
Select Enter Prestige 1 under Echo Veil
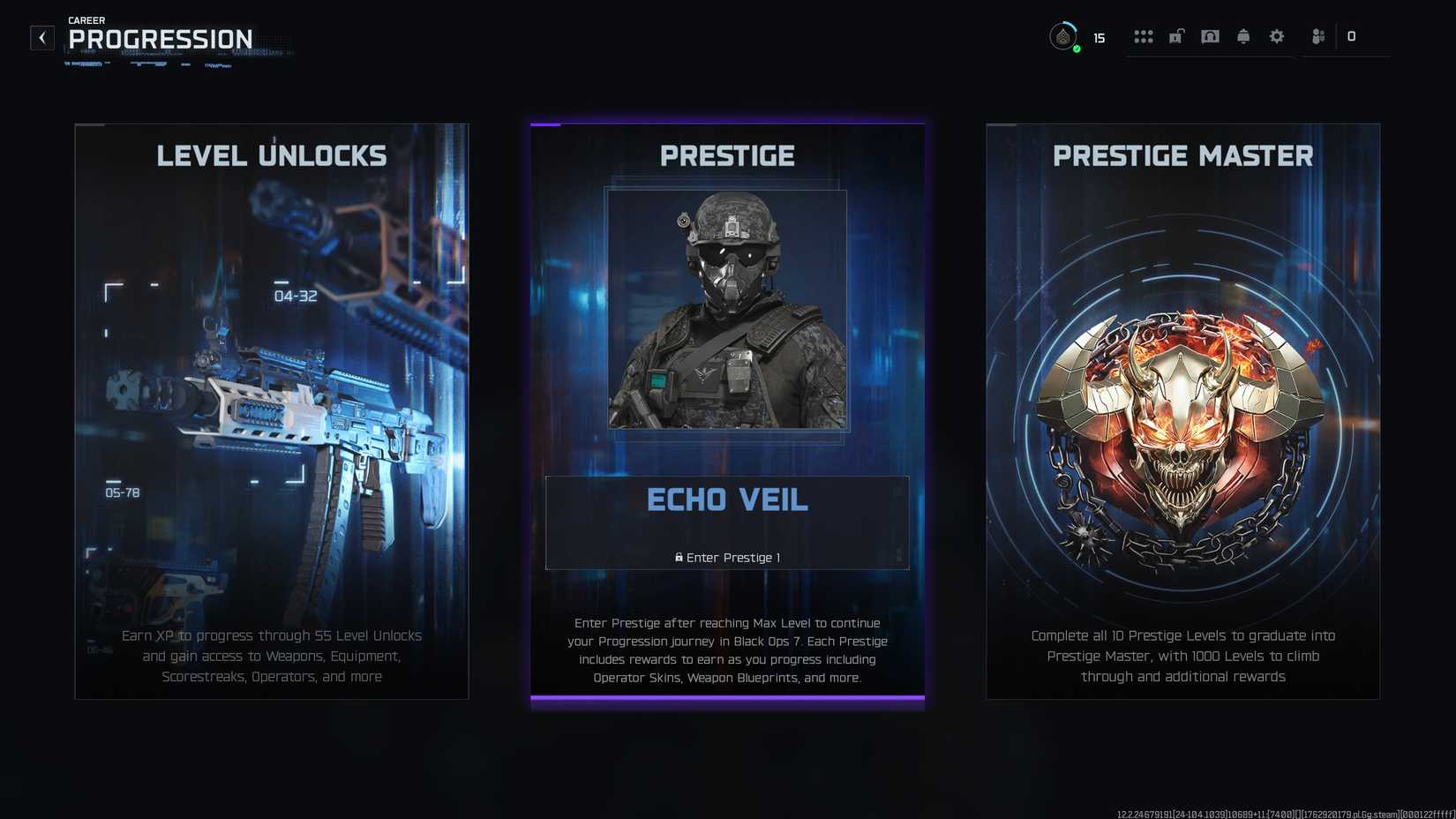[x=727, y=557]
